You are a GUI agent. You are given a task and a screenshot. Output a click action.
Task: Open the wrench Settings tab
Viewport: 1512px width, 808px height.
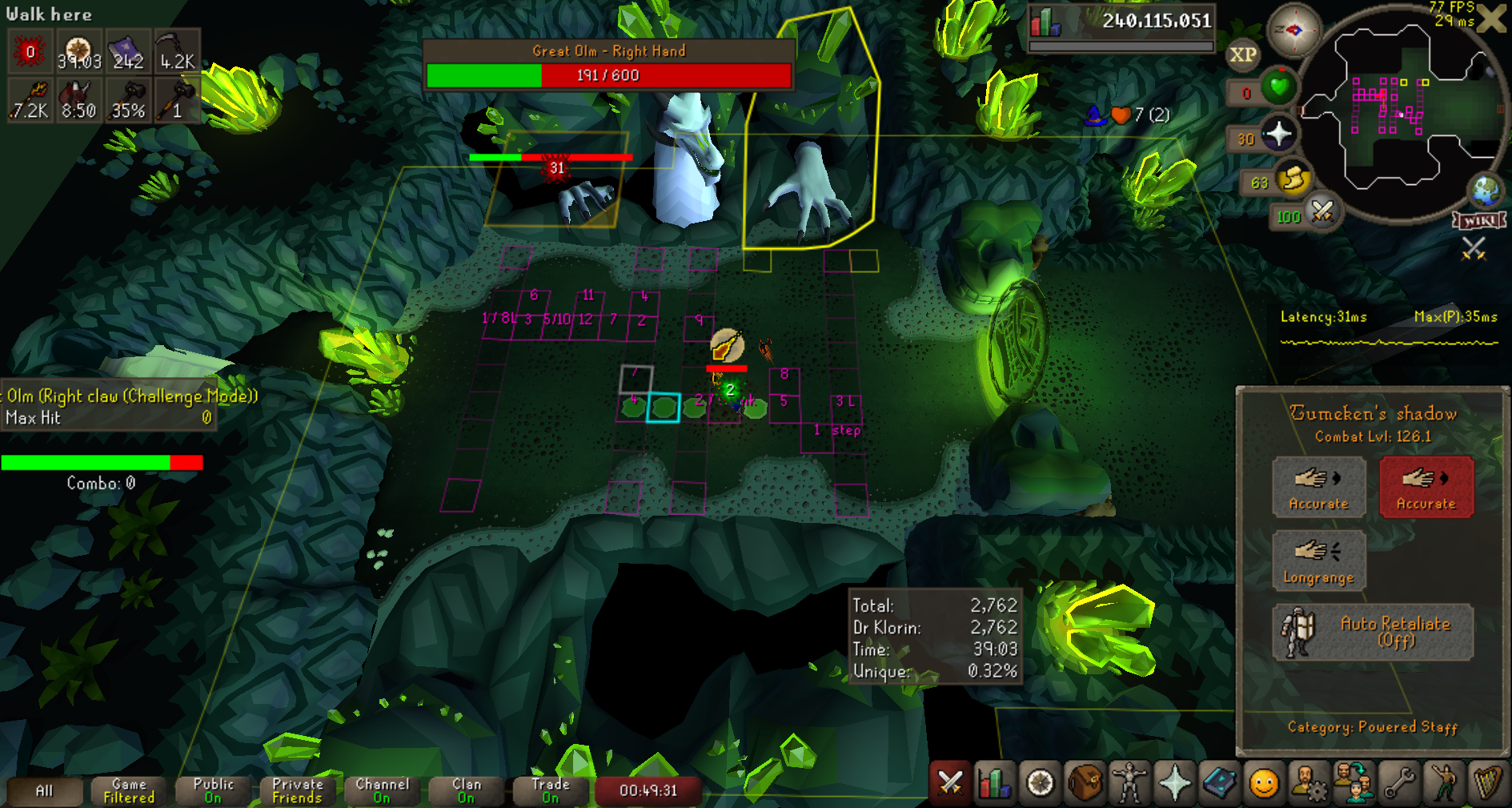click(x=1398, y=783)
